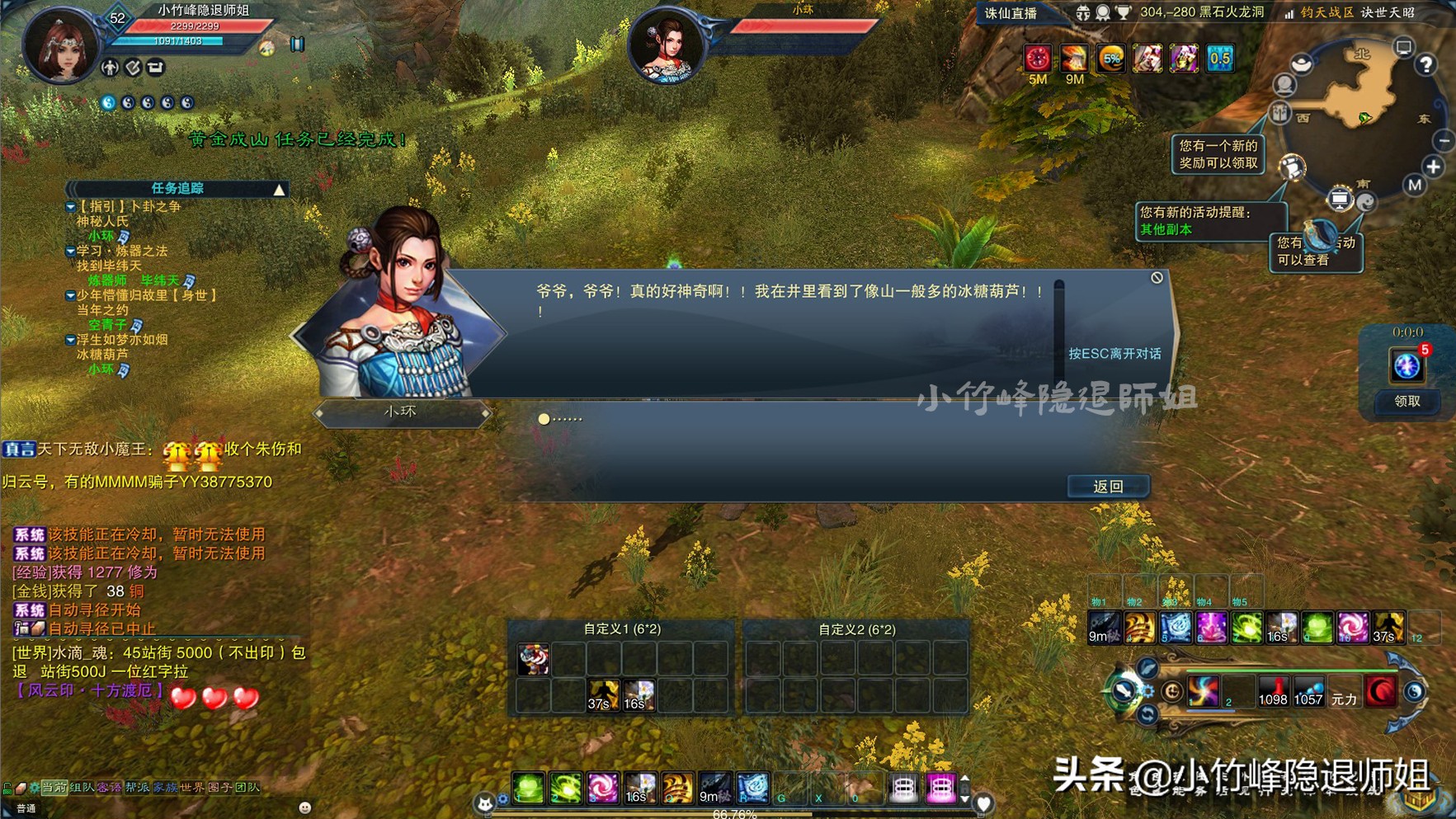This screenshot has height=819, width=1456.
Task: Click the trophy achievements icon in the top bar
Action: tap(1123, 12)
